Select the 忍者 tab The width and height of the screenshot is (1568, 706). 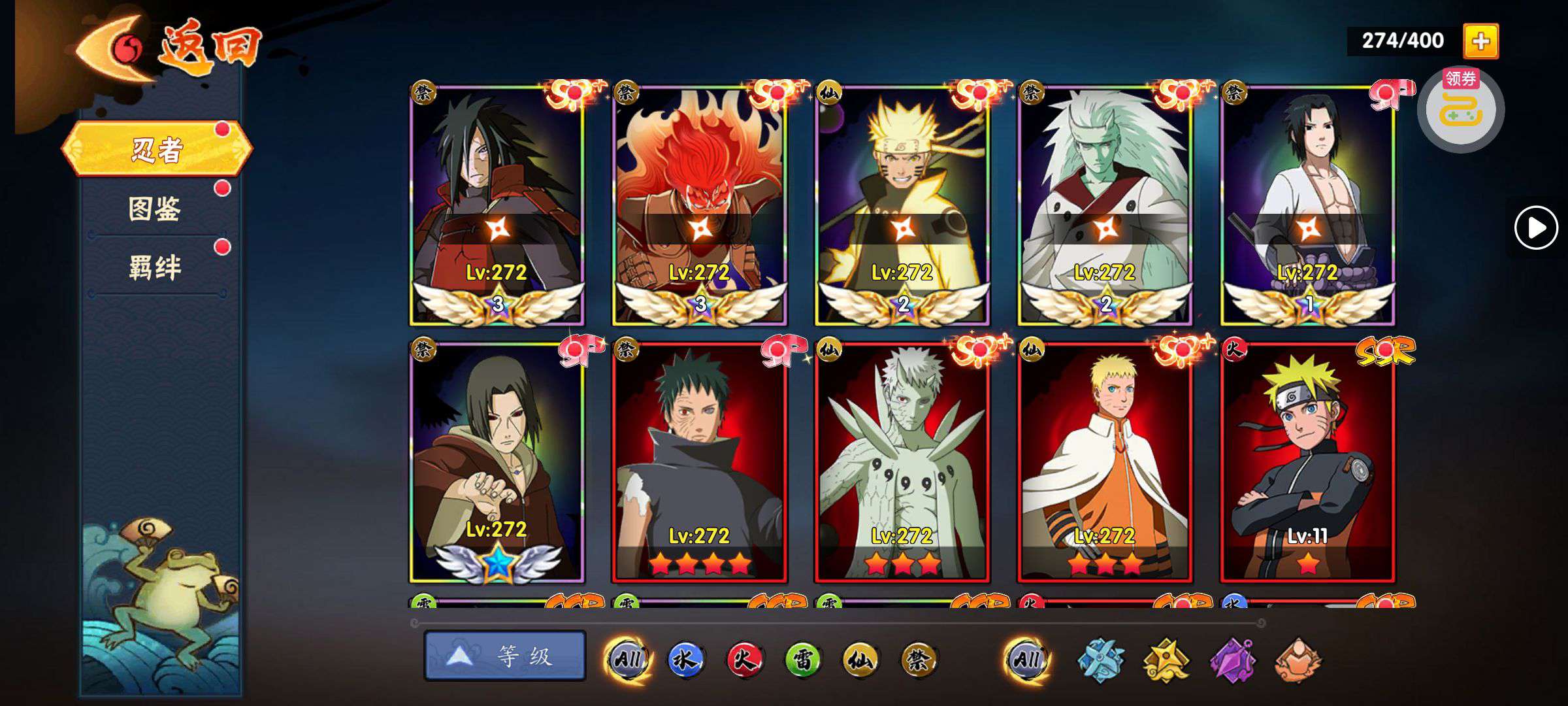click(x=157, y=150)
